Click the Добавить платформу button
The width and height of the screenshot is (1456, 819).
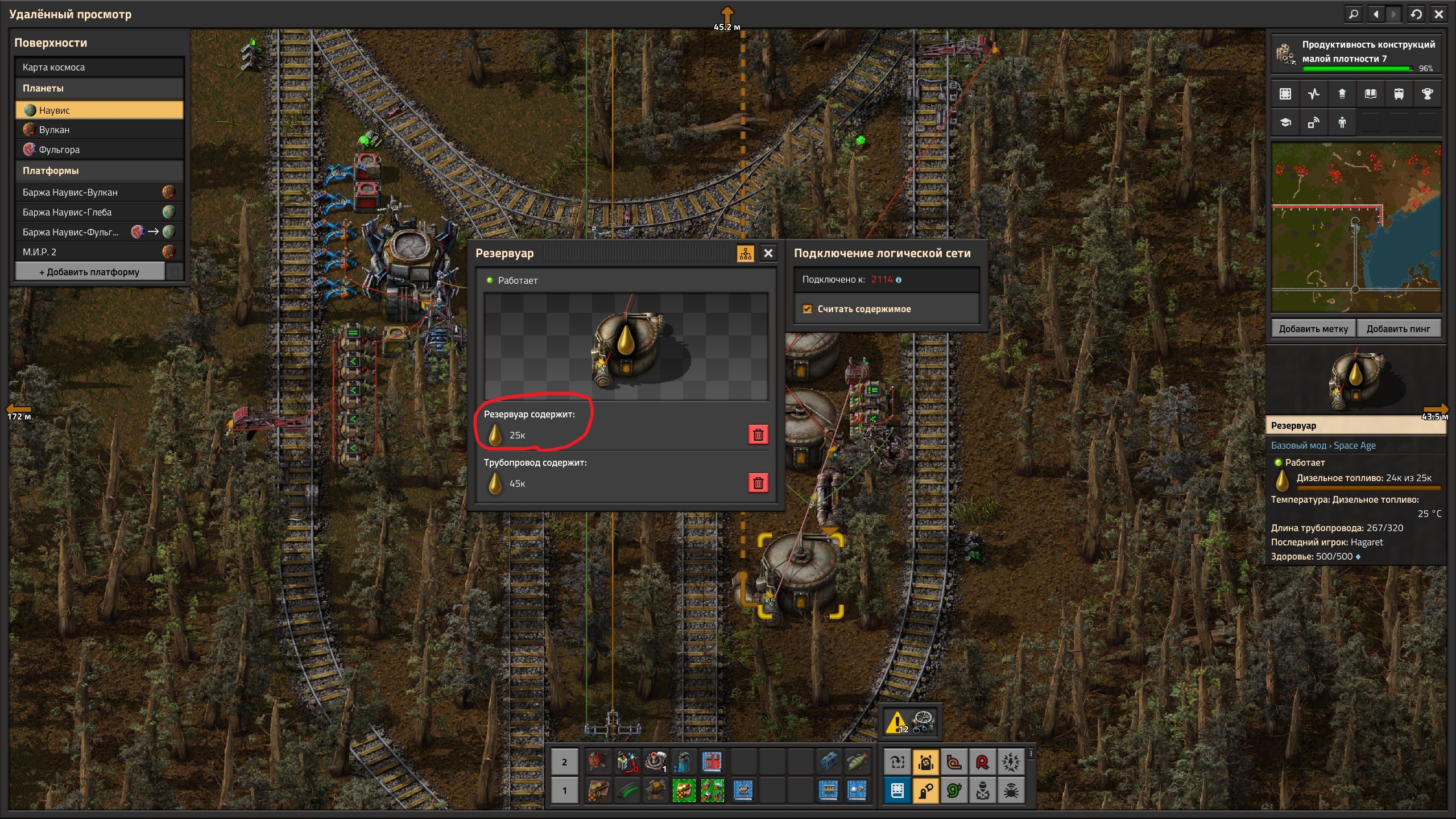click(89, 272)
